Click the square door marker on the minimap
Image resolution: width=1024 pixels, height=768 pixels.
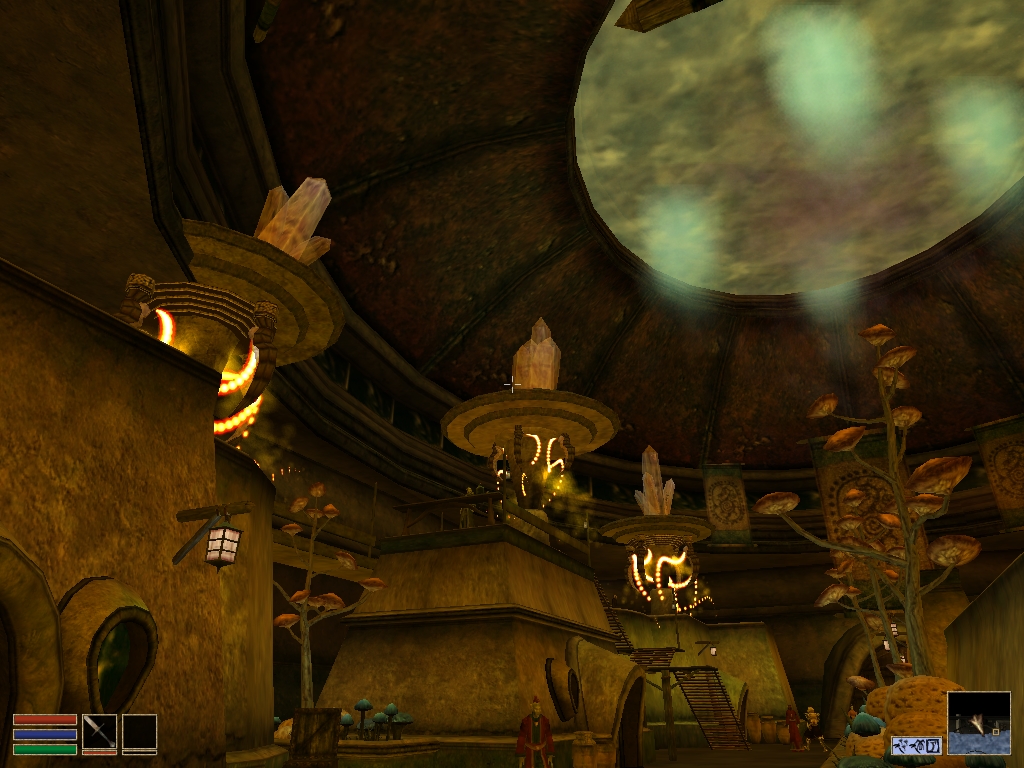(995, 731)
